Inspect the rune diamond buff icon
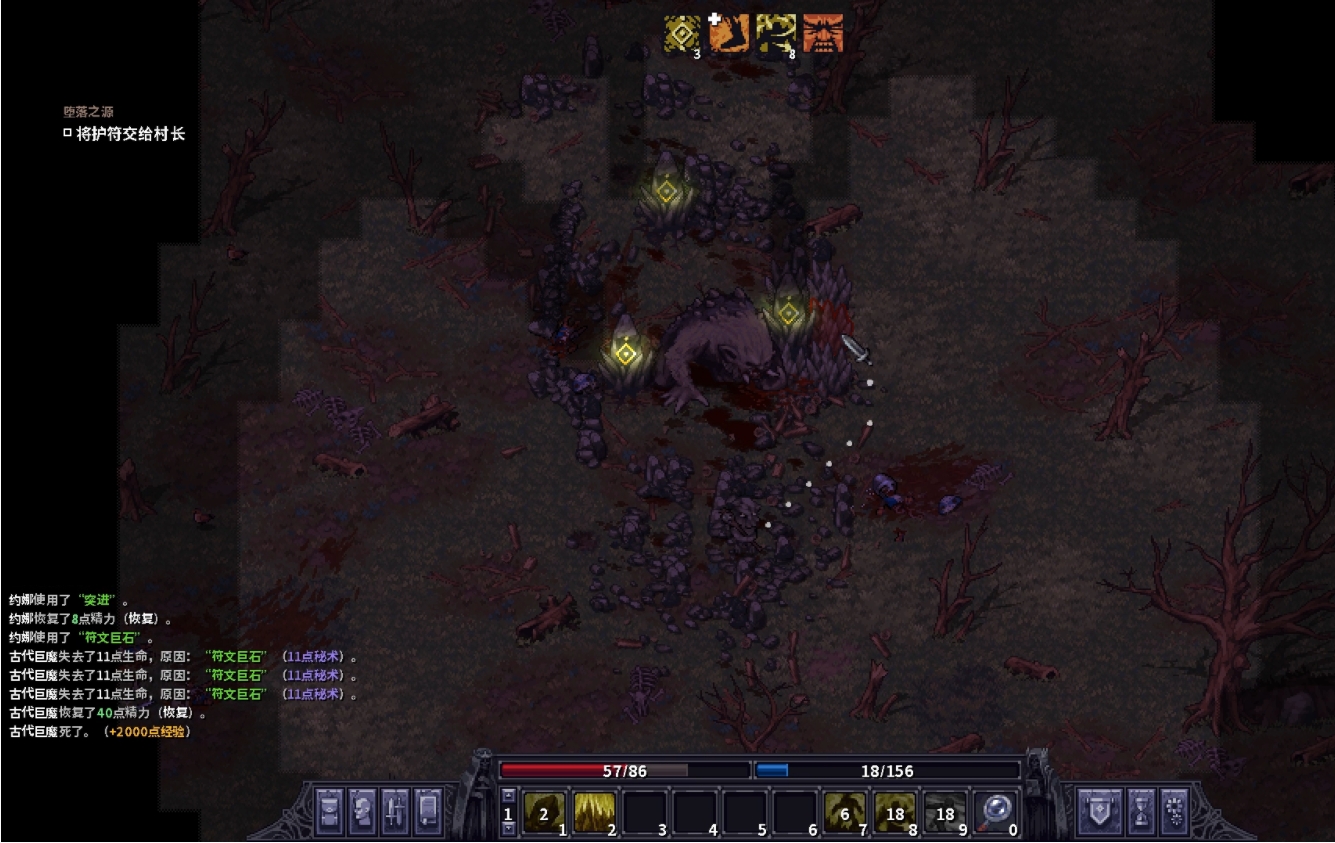 (682, 34)
